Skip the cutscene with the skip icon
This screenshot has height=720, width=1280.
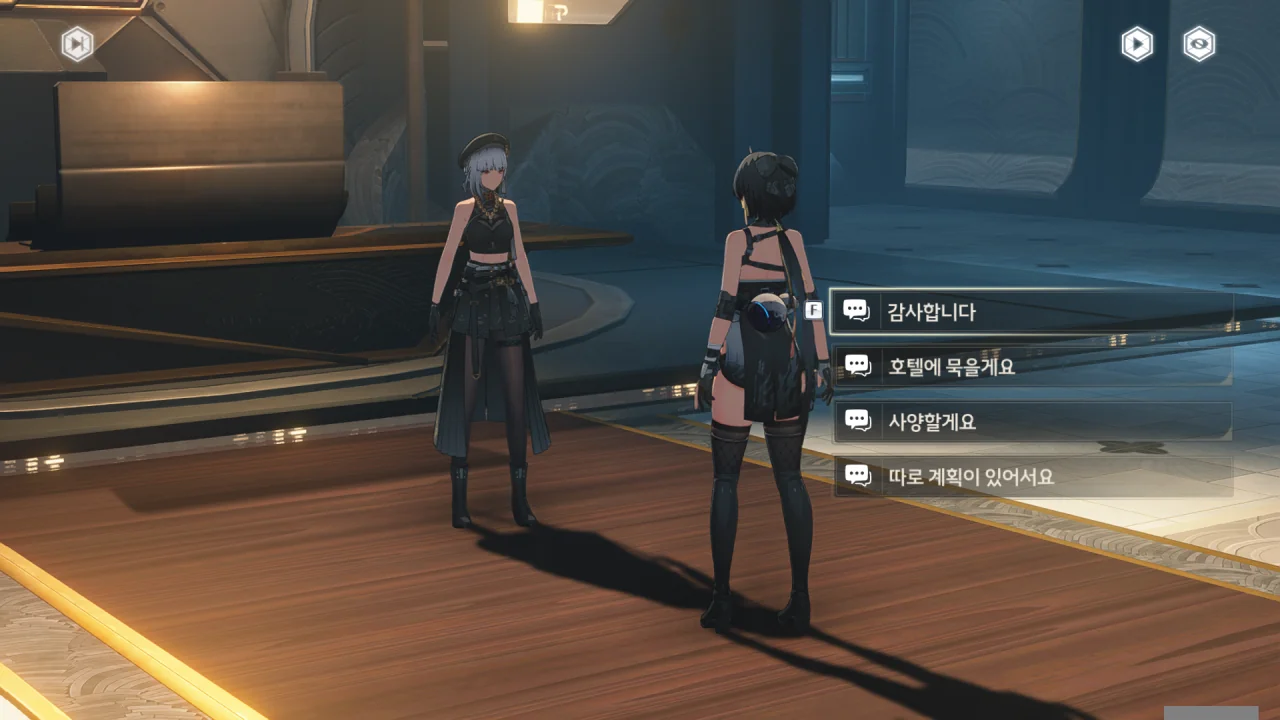[77, 44]
